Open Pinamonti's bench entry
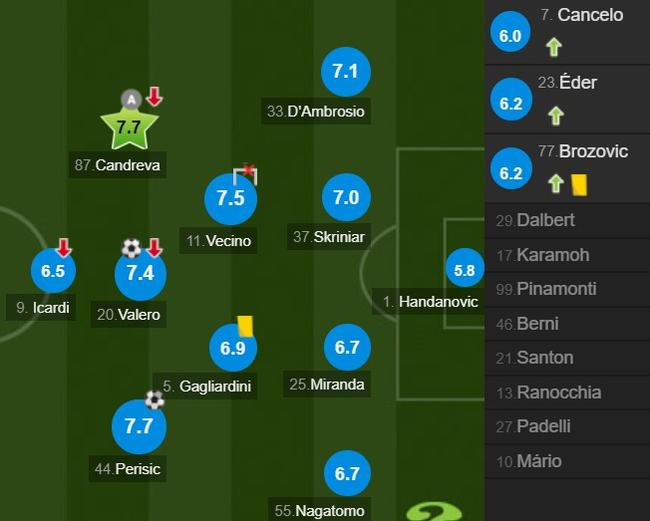Screen dimensions: 650x521 point(567,289)
